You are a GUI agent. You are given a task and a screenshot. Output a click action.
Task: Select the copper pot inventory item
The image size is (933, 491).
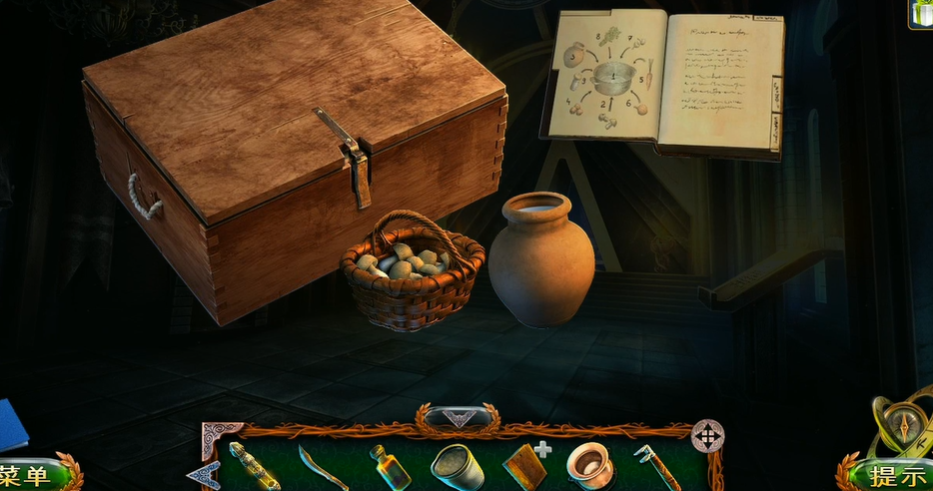[589, 465]
